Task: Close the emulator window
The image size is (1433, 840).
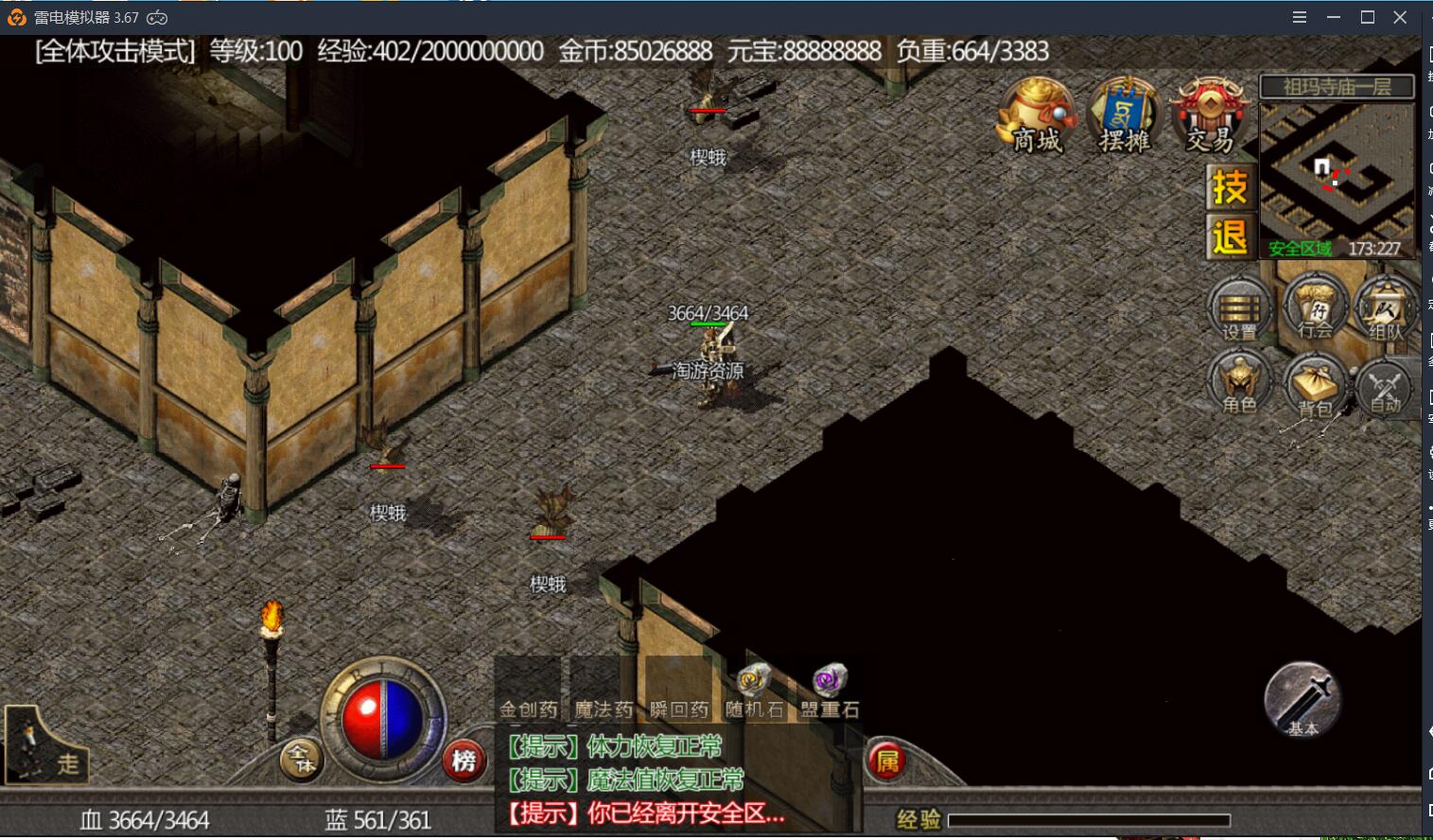Action: point(1401,17)
